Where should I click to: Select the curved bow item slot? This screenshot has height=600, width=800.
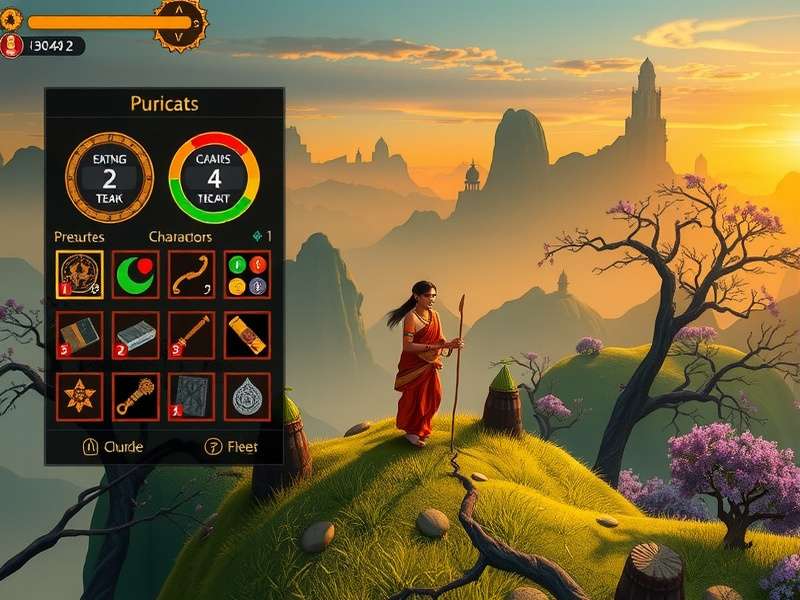click(x=191, y=274)
